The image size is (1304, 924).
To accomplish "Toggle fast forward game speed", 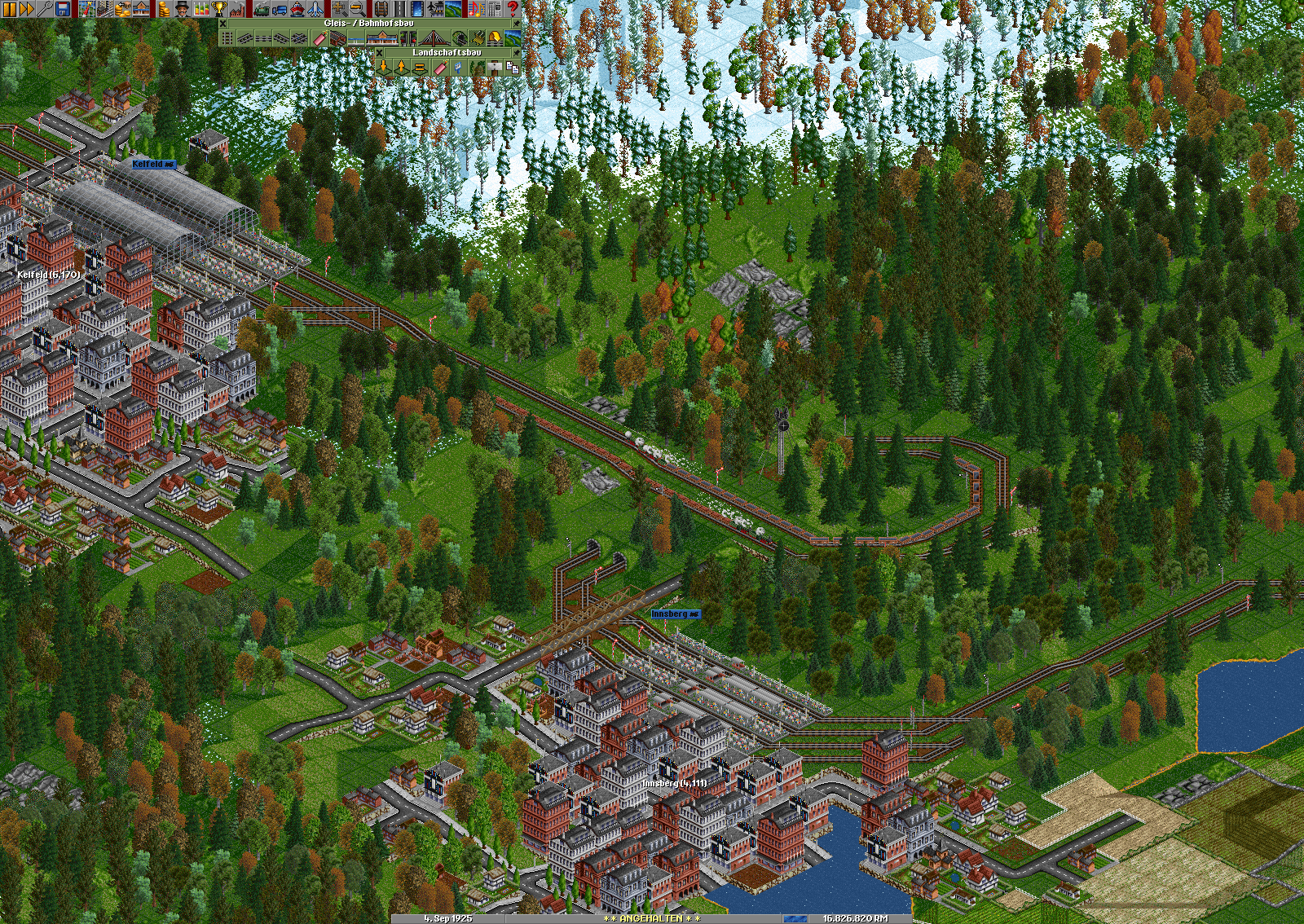I will tap(27, 9).
